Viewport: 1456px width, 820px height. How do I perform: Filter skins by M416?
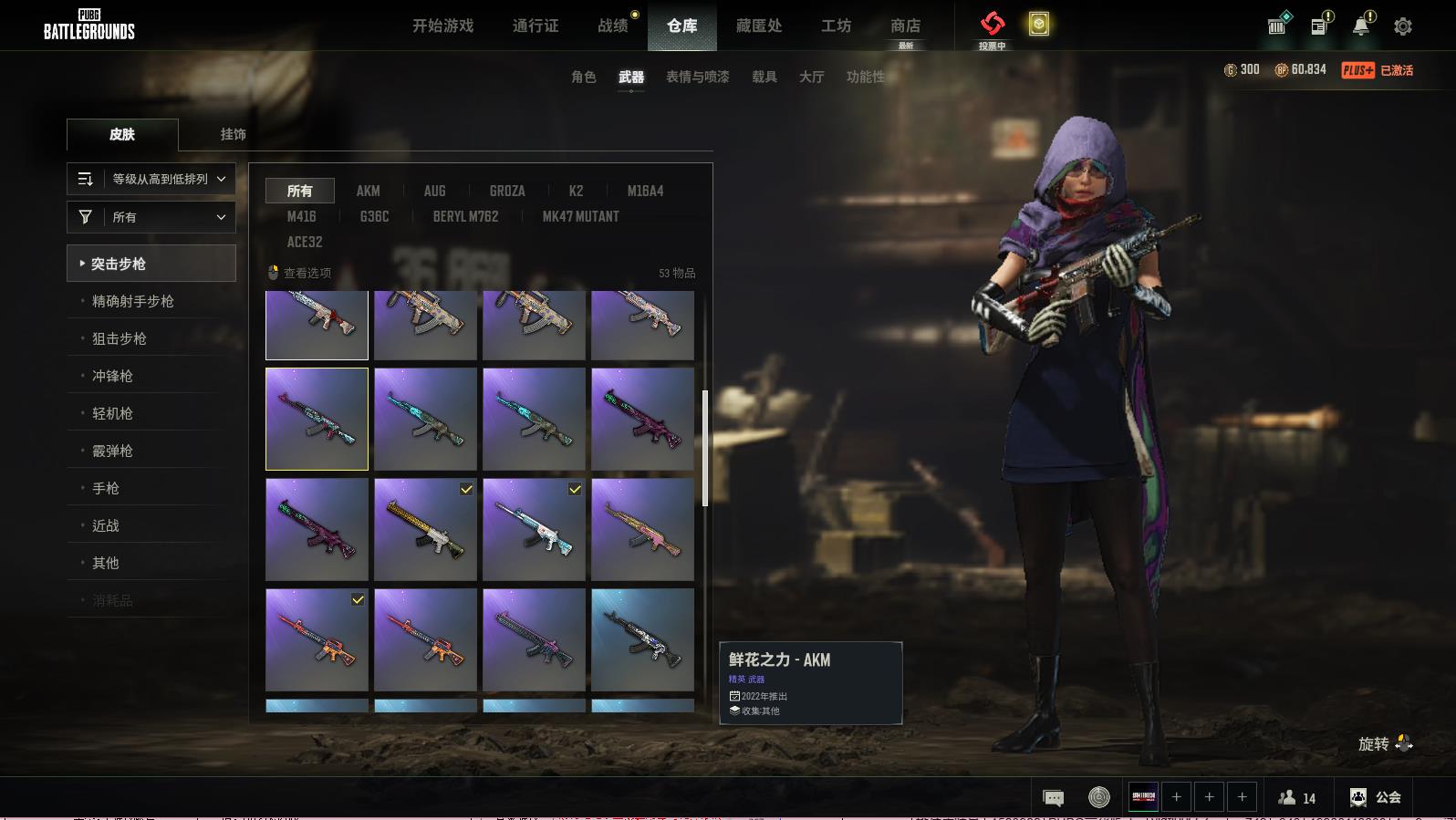(301, 216)
